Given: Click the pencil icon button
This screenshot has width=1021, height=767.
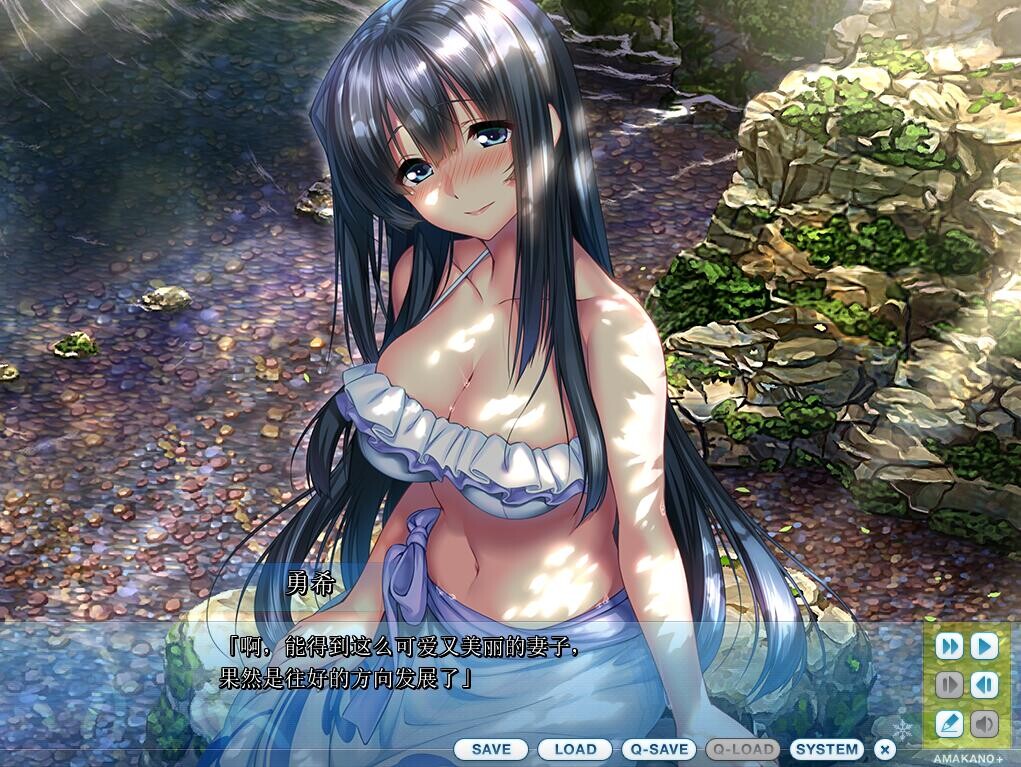Looking at the screenshot, I should pyautogui.click(x=949, y=723).
